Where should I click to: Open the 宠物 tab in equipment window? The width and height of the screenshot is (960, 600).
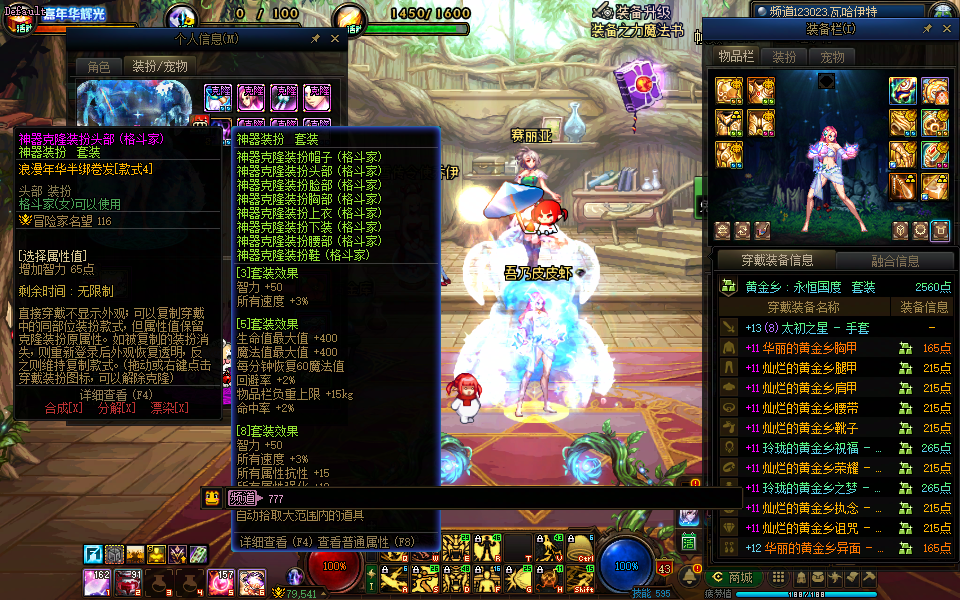coord(832,58)
